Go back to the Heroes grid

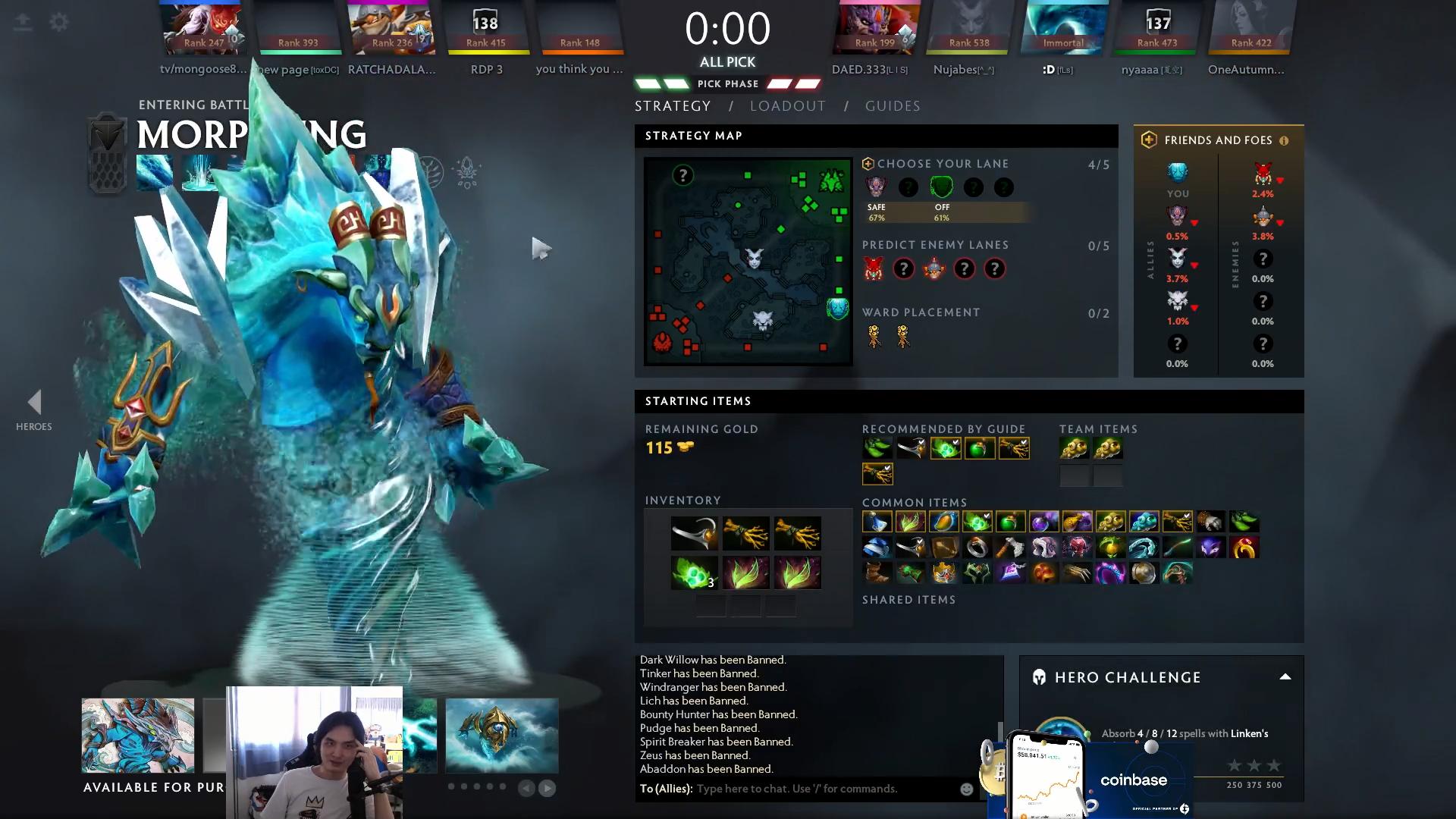34,409
